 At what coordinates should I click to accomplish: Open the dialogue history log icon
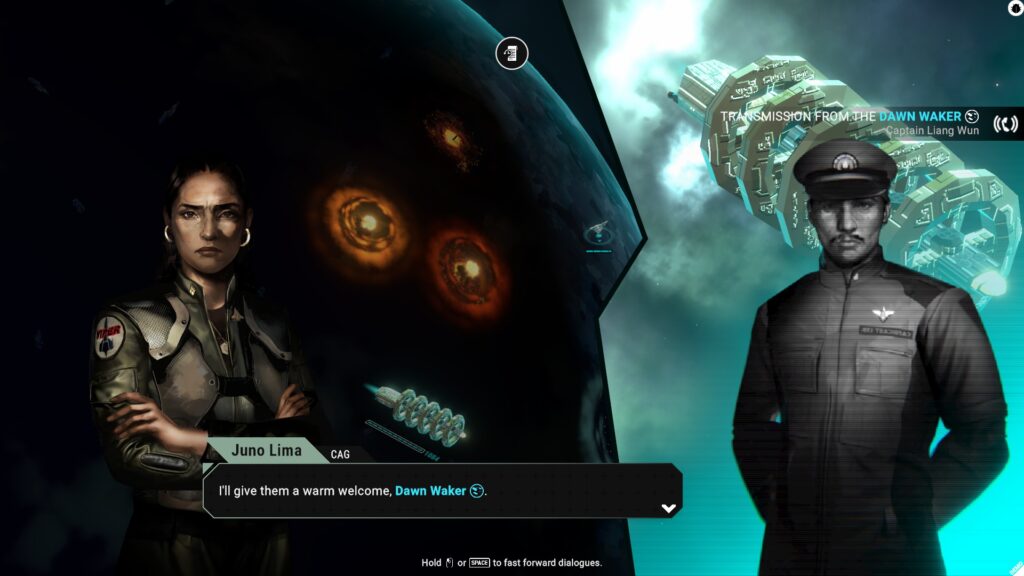(512, 53)
